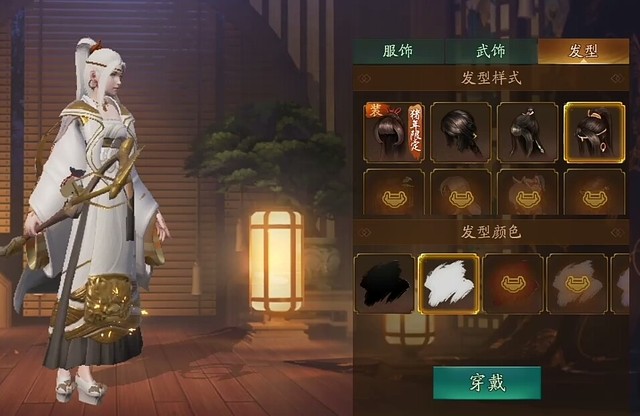Image resolution: width=640 pixels, height=416 pixels.
Task: Pick the white hair color swatch
Action: pyautogui.click(x=448, y=283)
